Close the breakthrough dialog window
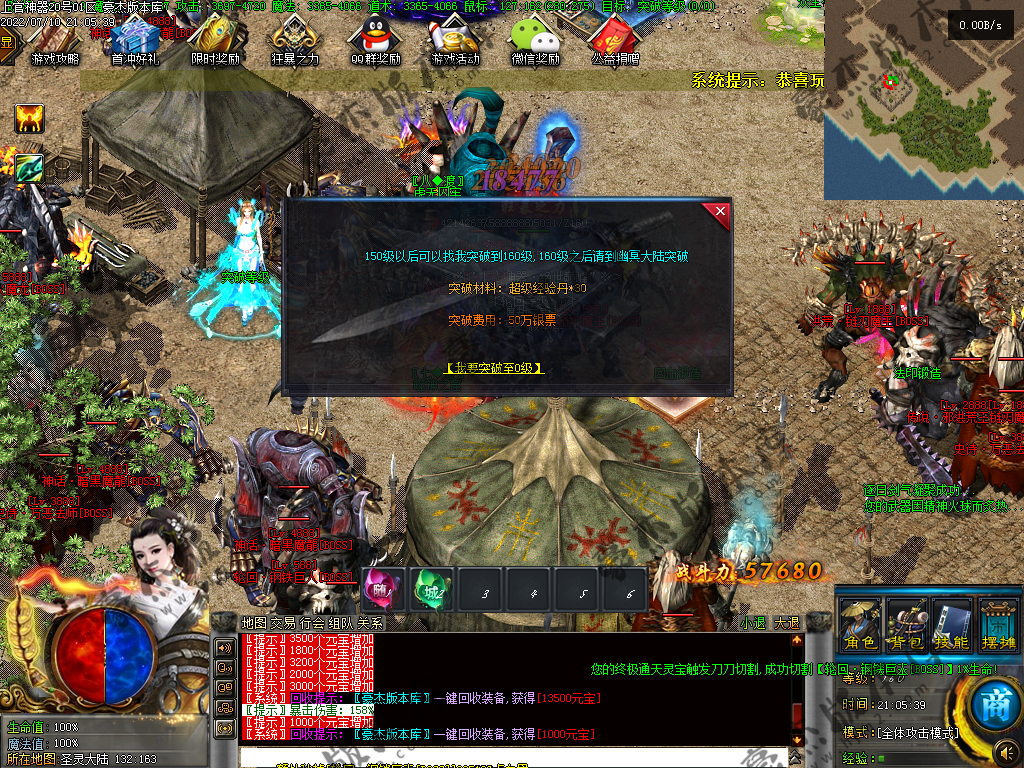 click(x=718, y=213)
